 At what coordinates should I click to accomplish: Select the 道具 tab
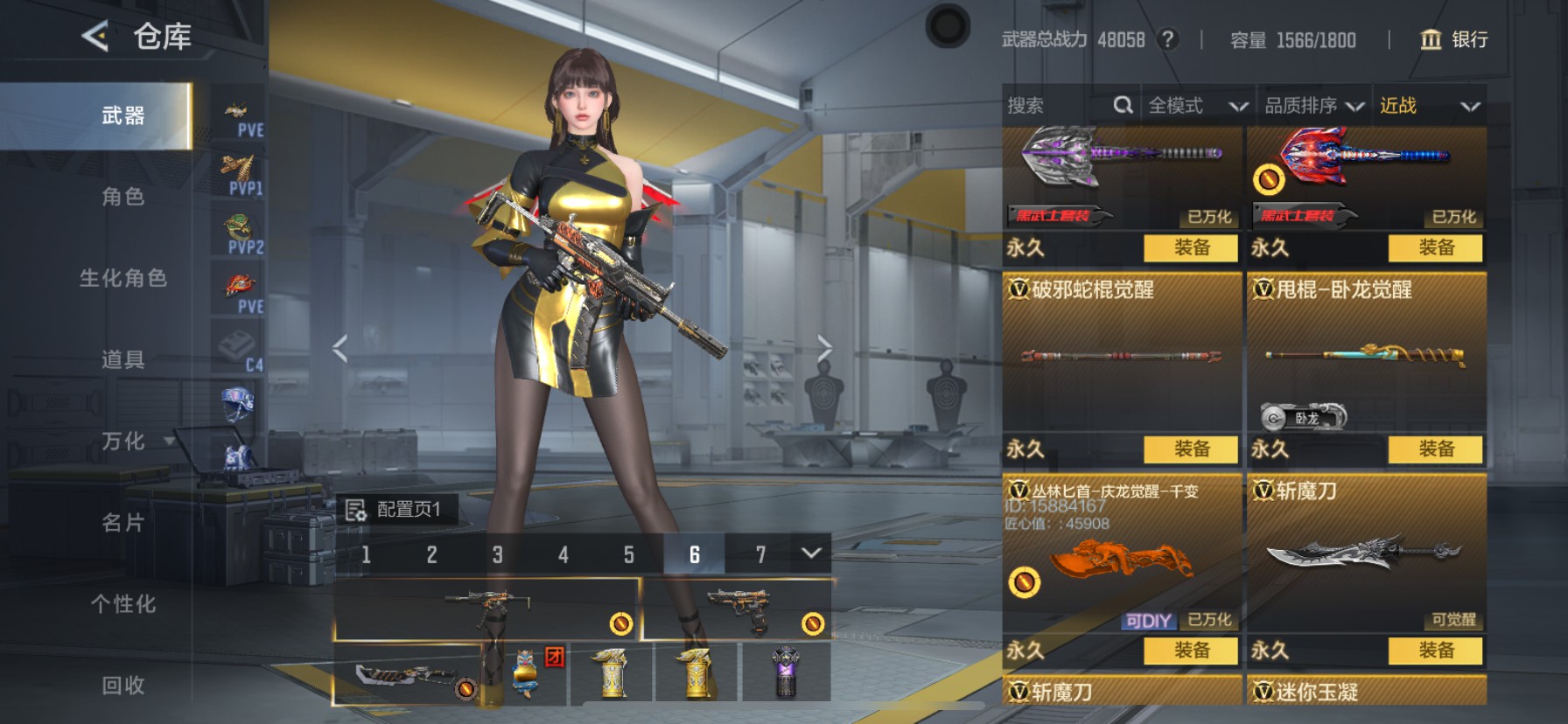tap(122, 359)
